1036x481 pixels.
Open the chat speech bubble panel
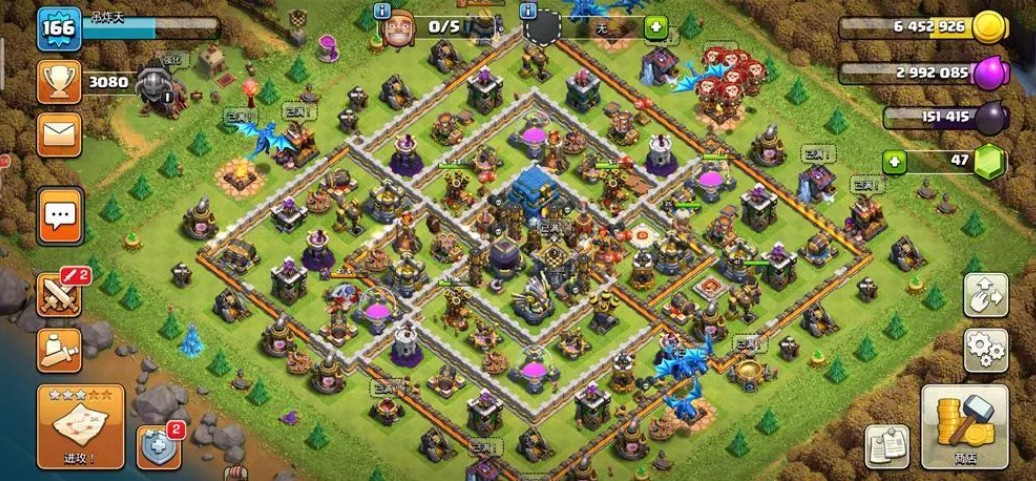(60, 214)
